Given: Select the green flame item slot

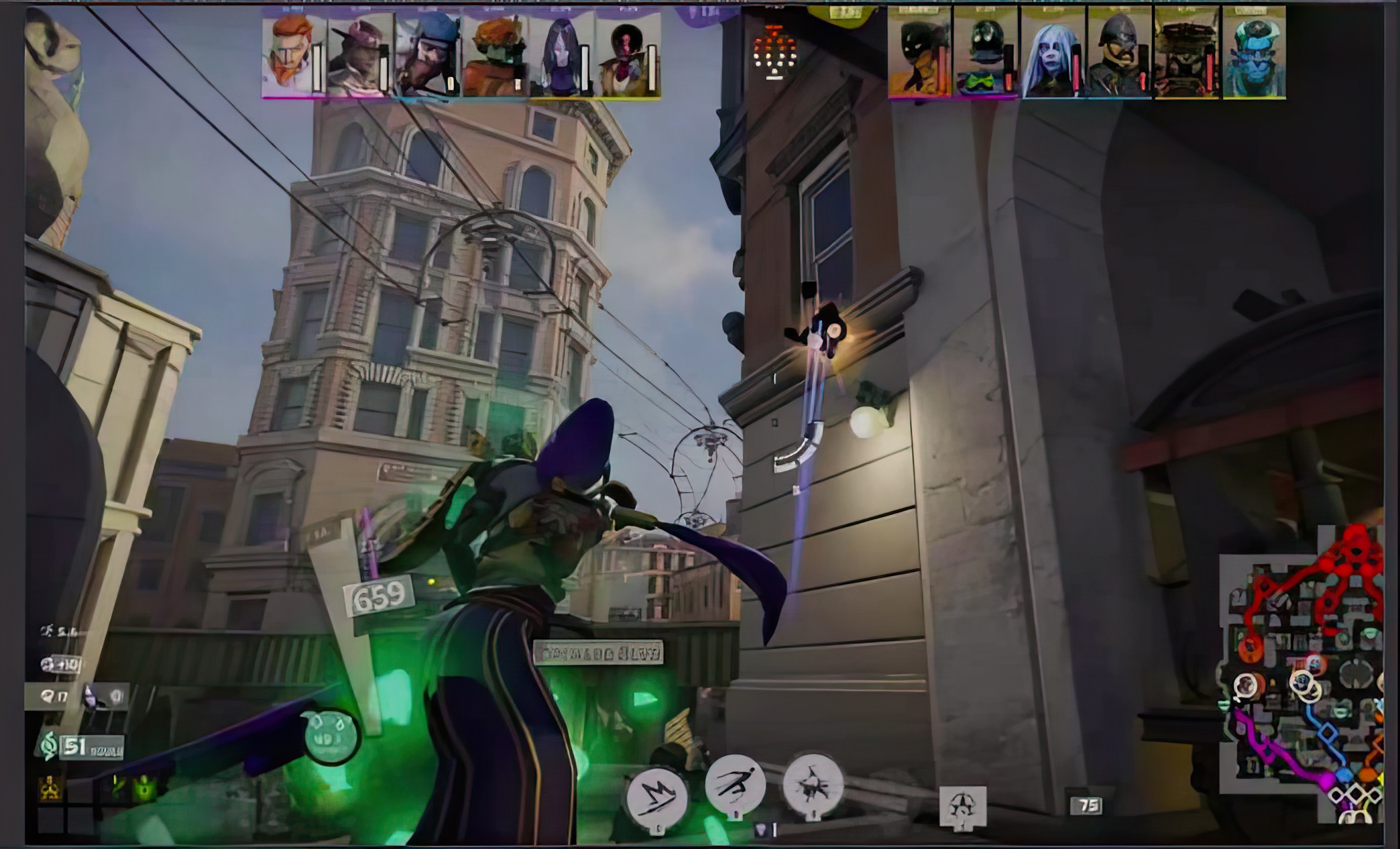Looking at the screenshot, I should [145, 788].
